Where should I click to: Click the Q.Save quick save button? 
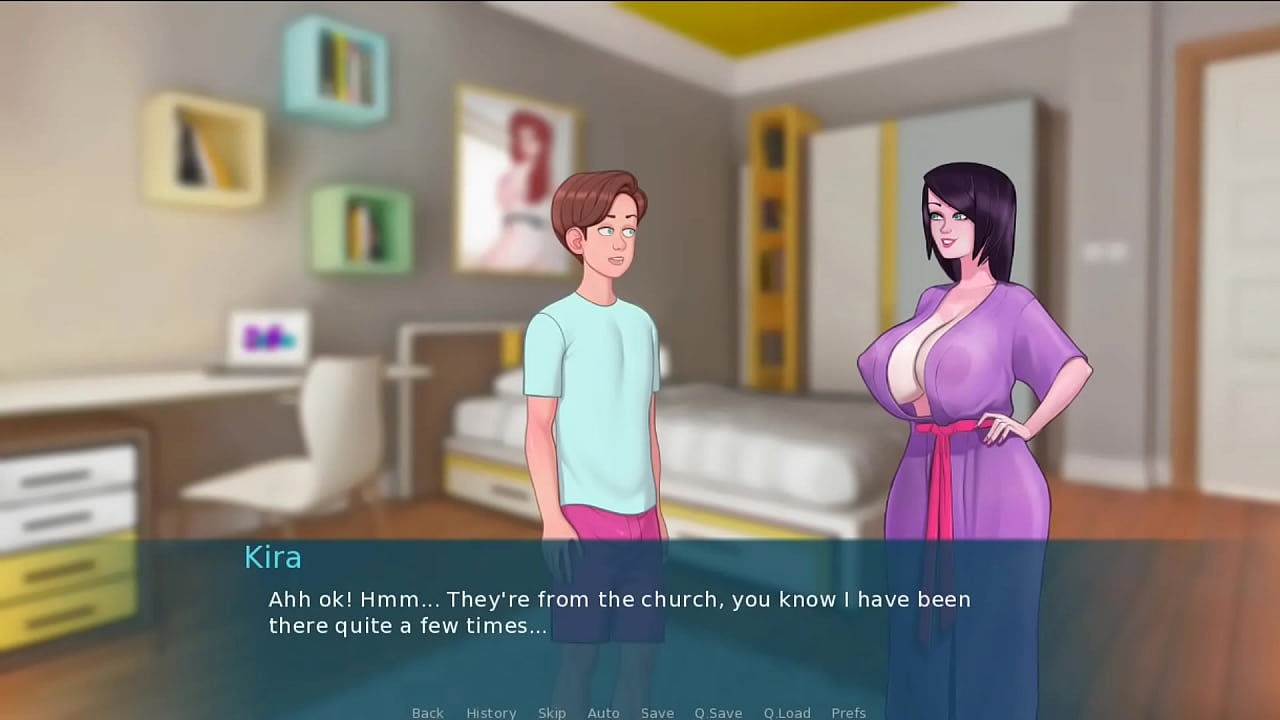point(718,712)
